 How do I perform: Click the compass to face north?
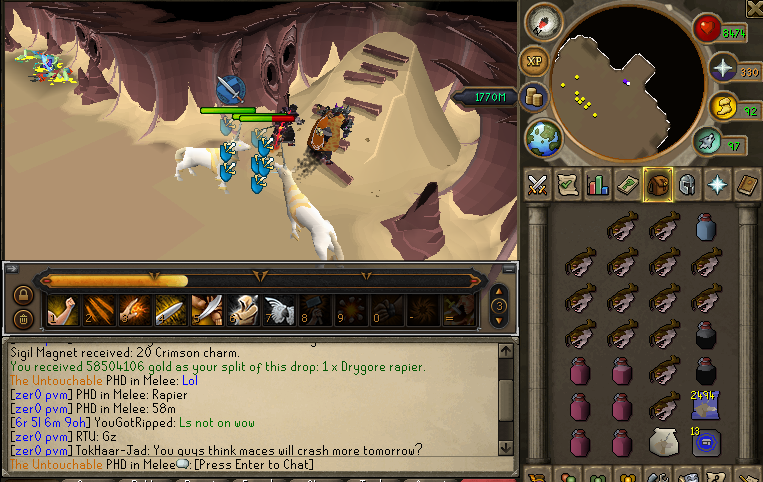coord(547,21)
